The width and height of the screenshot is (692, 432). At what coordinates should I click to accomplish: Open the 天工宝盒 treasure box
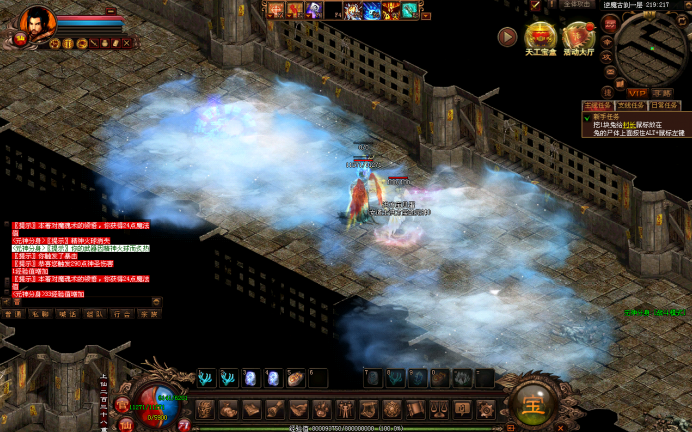tap(540, 38)
